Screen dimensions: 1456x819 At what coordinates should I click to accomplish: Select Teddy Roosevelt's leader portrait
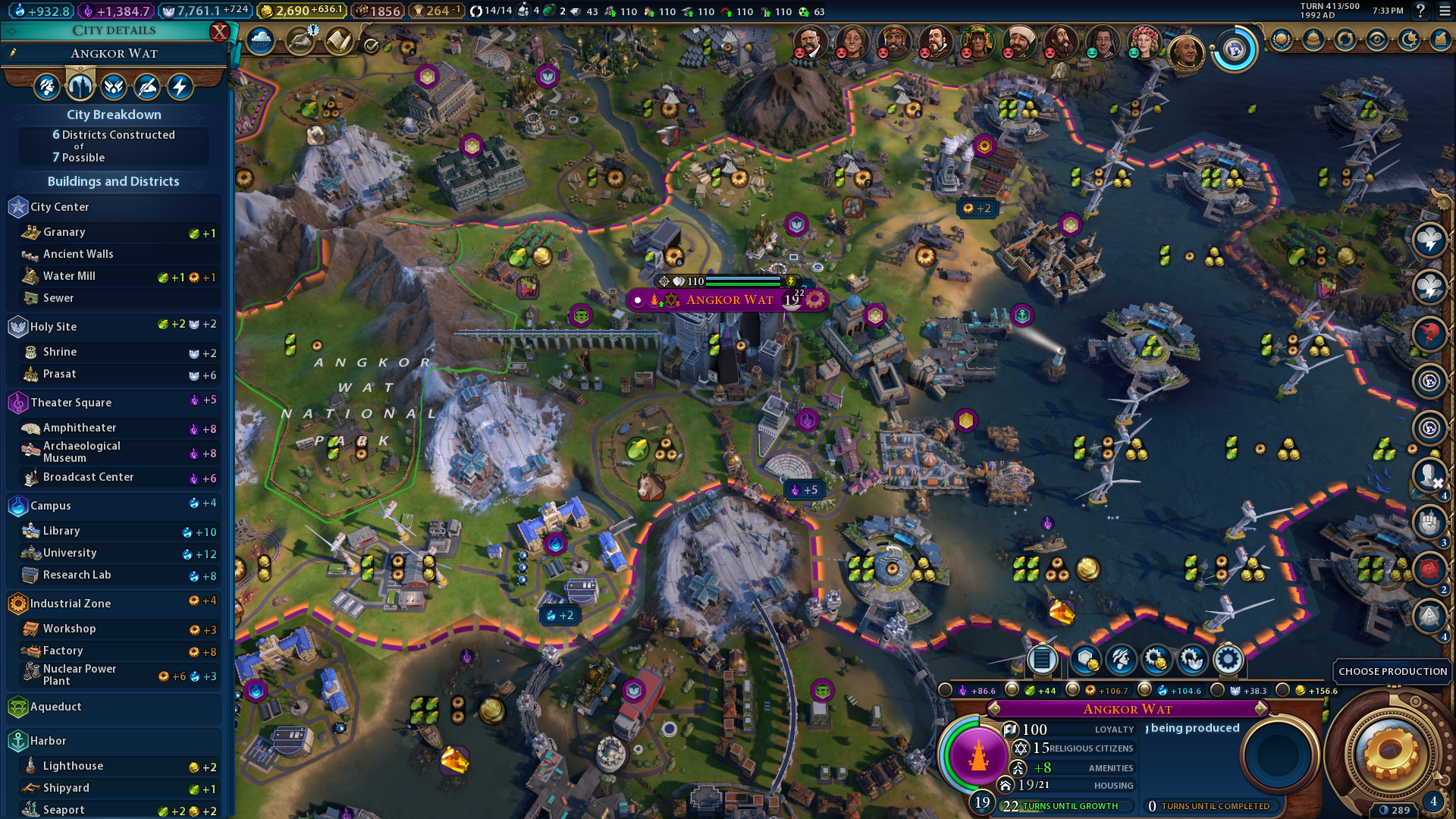point(808,42)
